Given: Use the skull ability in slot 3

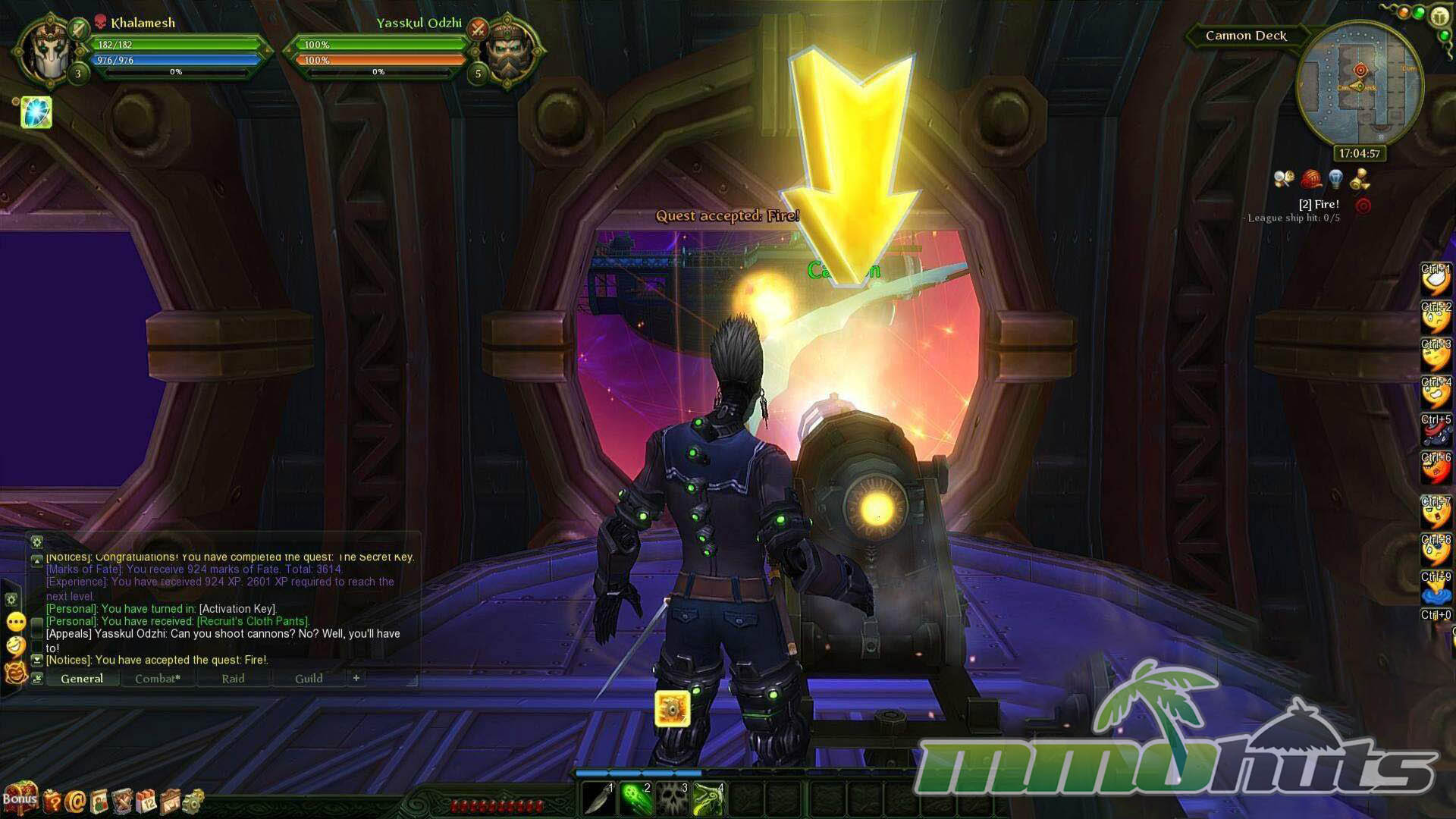Looking at the screenshot, I should [673, 798].
